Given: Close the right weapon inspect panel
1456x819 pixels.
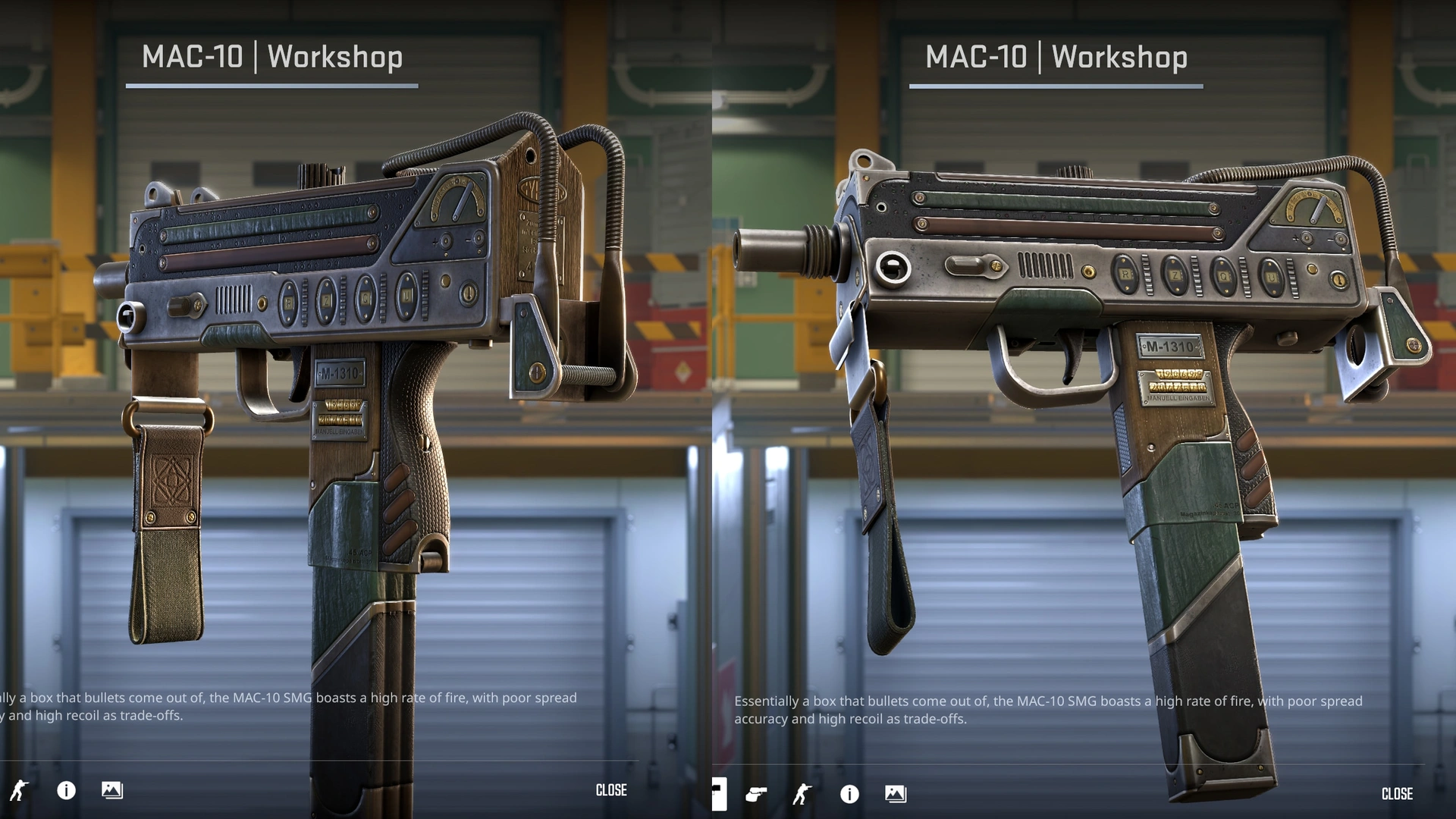Looking at the screenshot, I should 1397,794.
